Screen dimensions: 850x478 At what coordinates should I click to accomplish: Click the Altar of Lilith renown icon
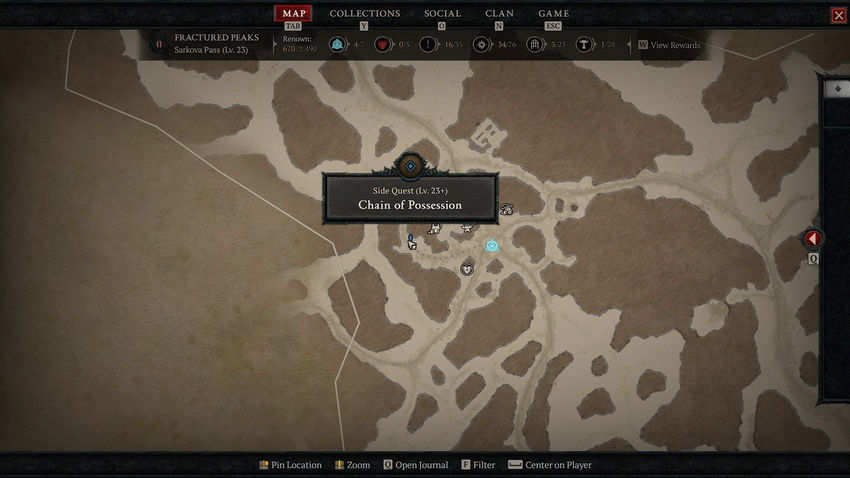[x=584, y=45]
